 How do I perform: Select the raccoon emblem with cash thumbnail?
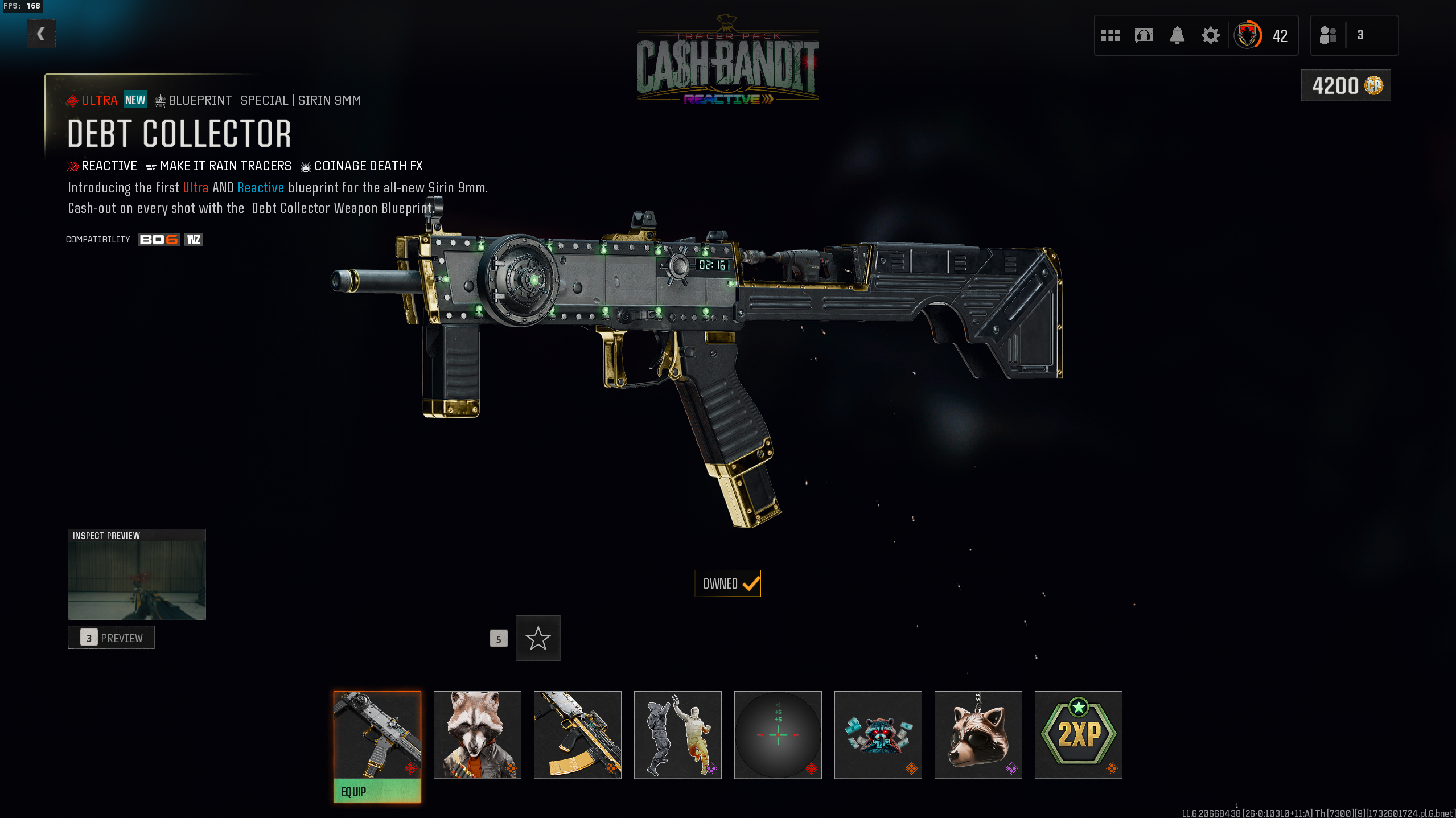(x=878, y=734)
